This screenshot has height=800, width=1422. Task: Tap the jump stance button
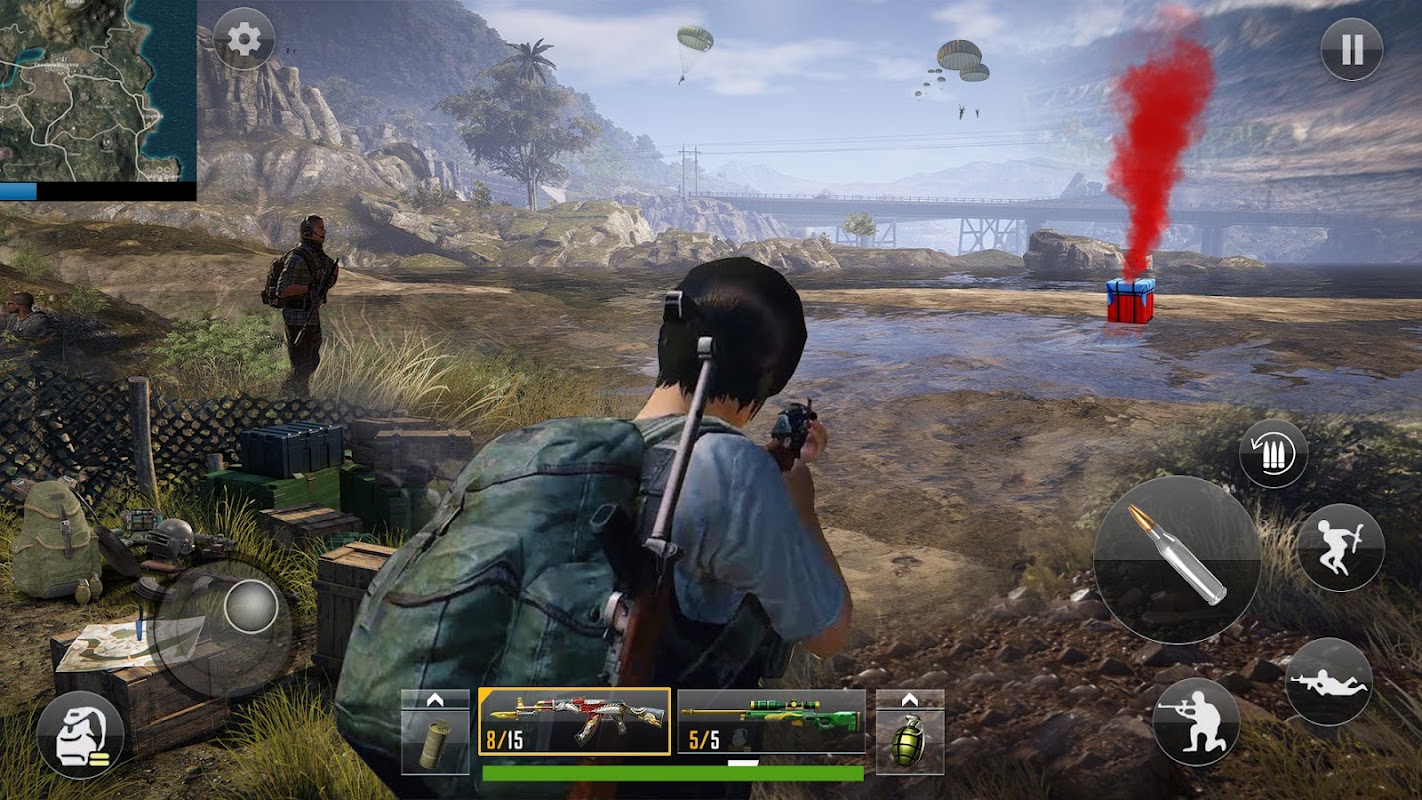[1340, 547]
